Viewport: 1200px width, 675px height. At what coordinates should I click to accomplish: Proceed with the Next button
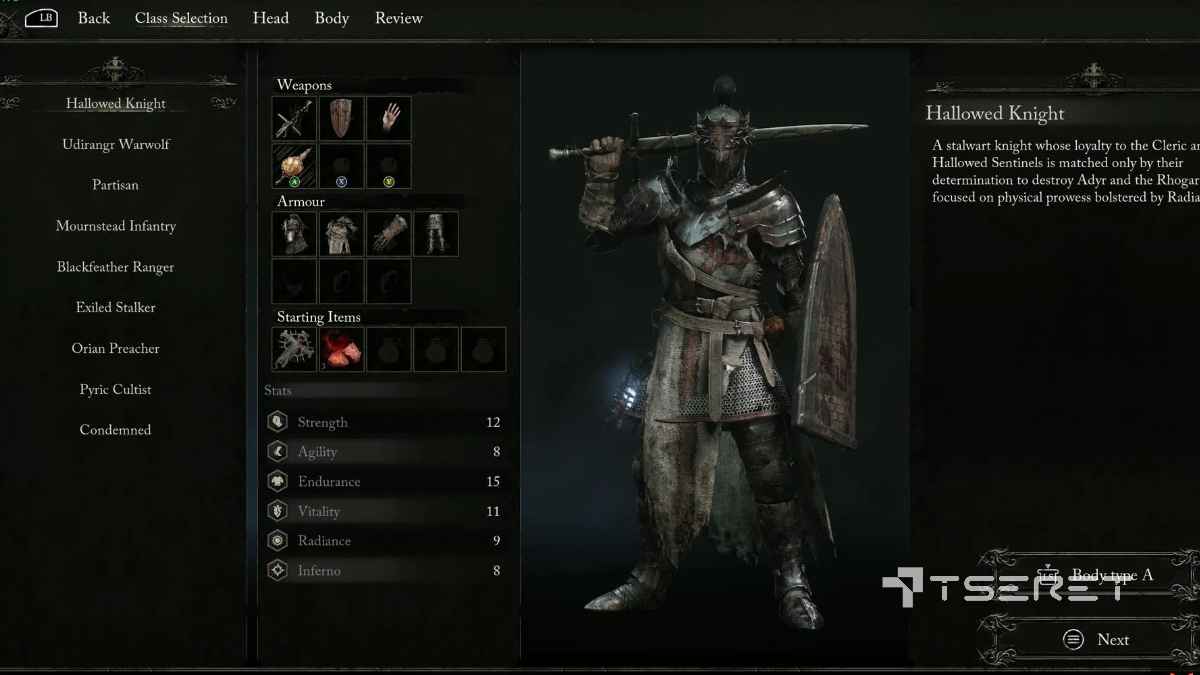[x=1100, y=640]
